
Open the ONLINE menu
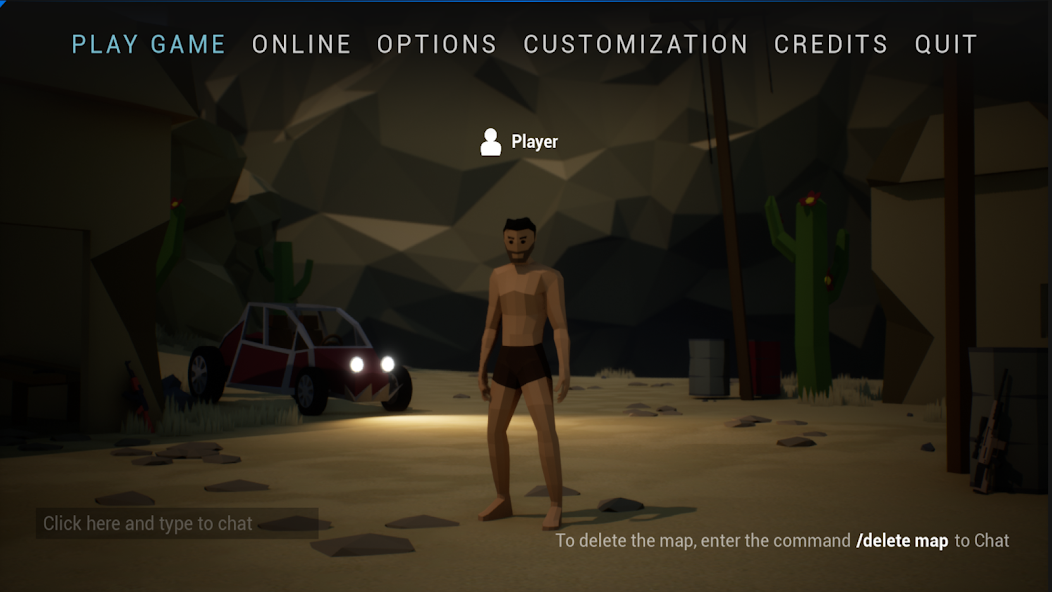[302, 45]
